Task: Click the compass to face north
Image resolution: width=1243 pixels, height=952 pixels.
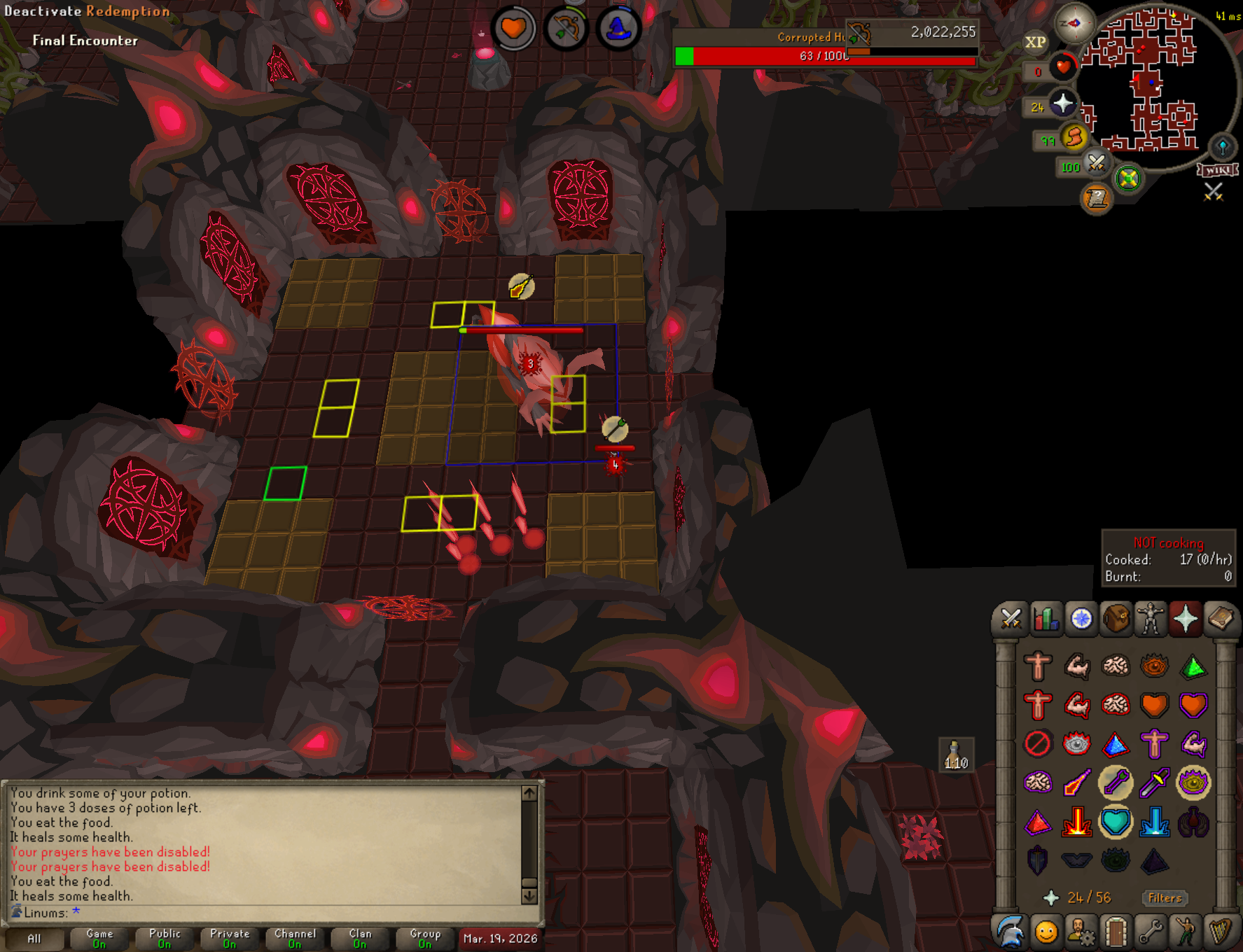Action: [x=1074, y=23]
